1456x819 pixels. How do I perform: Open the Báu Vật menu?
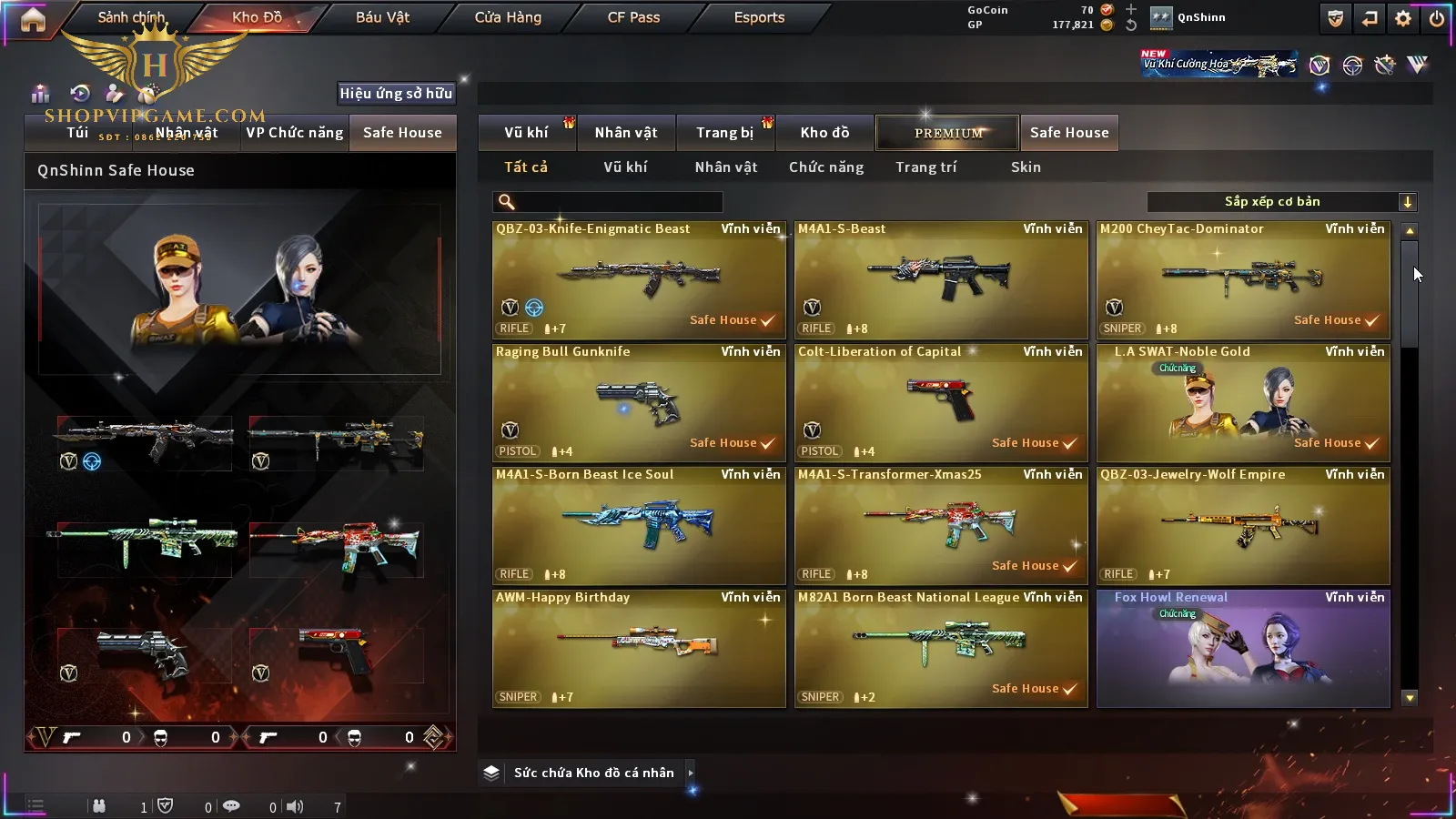click(x=382, y=17)
